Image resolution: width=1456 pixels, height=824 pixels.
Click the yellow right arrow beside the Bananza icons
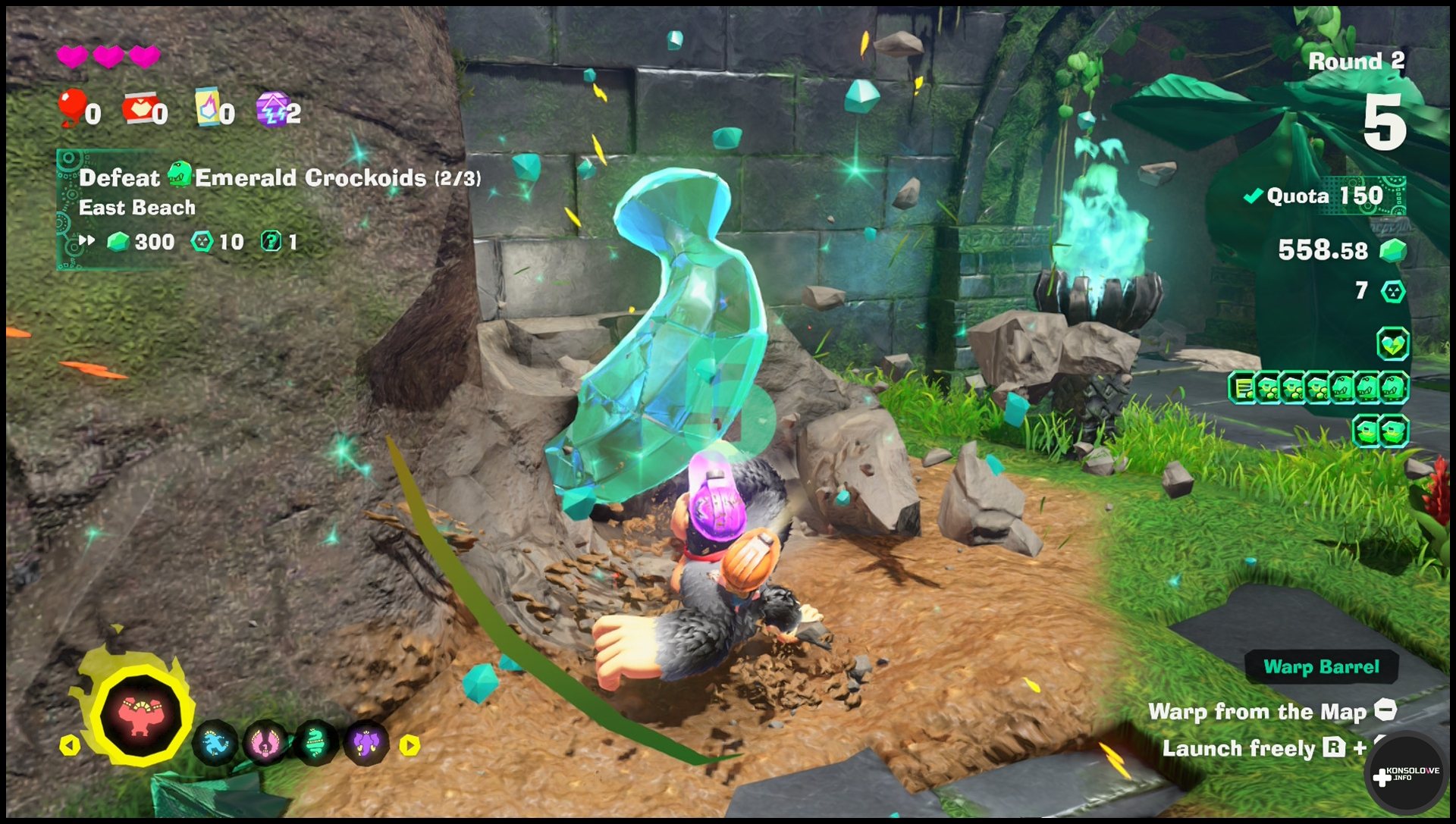coord(409,745)
